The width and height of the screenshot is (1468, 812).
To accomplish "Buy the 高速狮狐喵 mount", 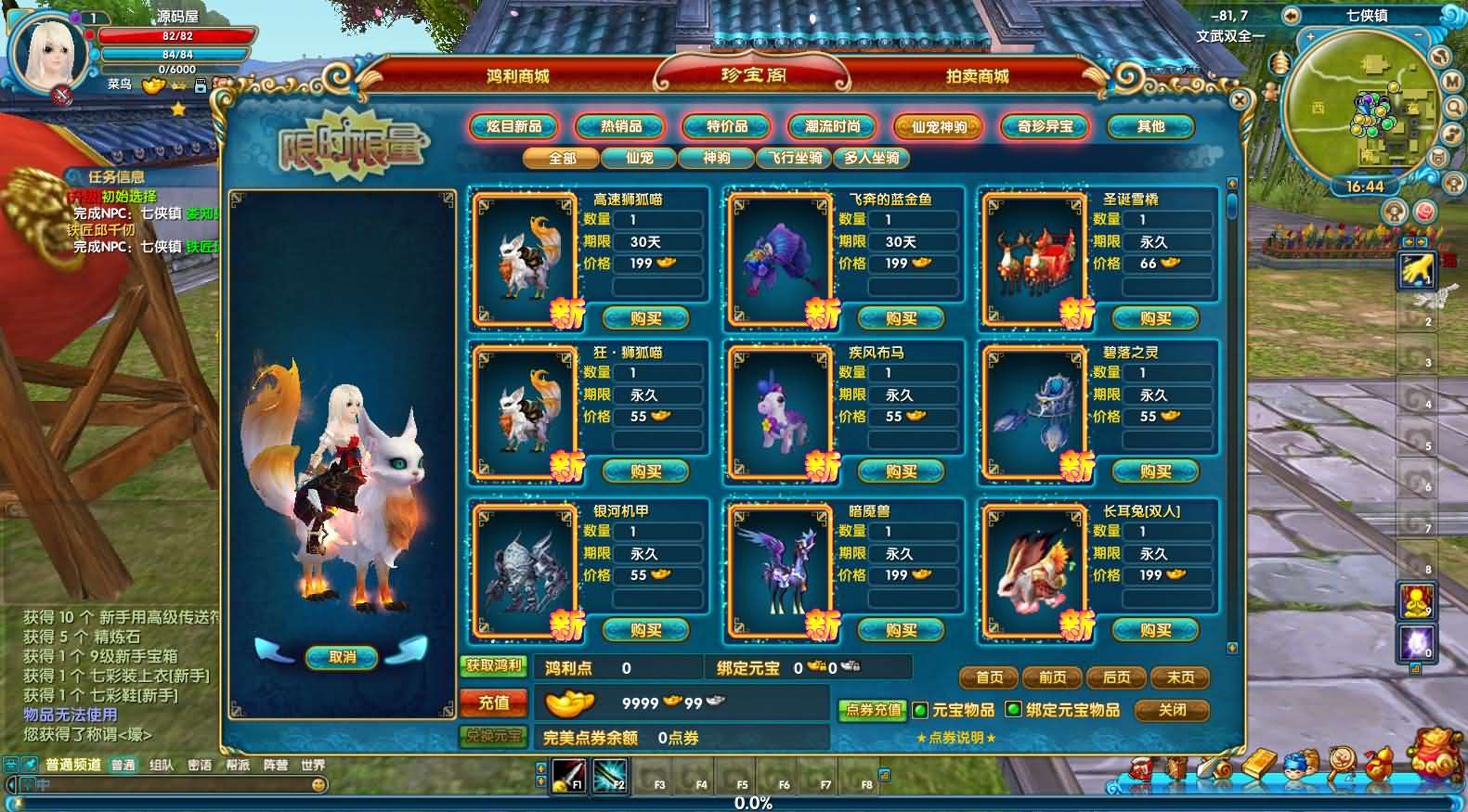I will pos(645,318).
